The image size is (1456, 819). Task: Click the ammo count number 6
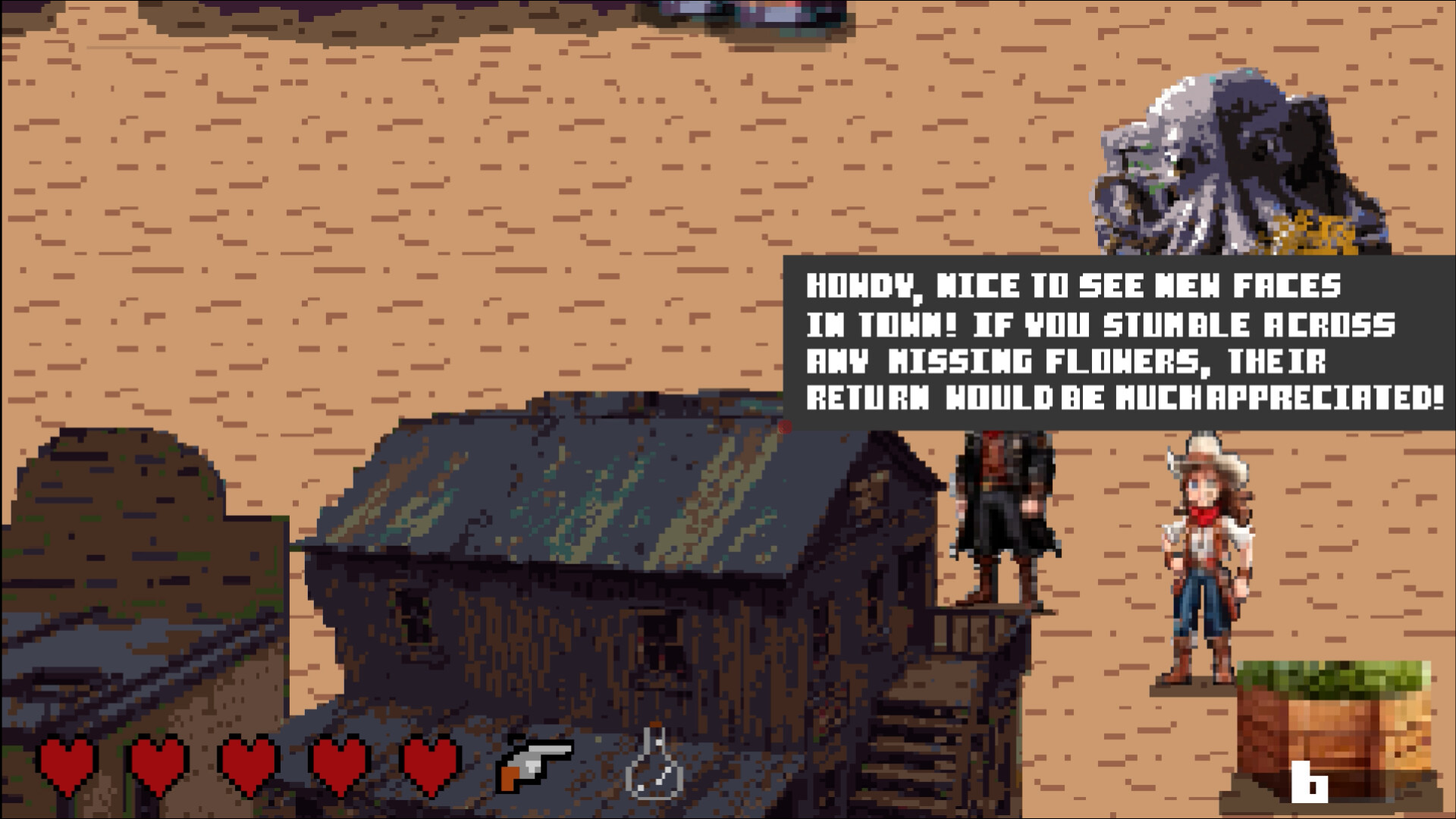tap(1309, 782)
